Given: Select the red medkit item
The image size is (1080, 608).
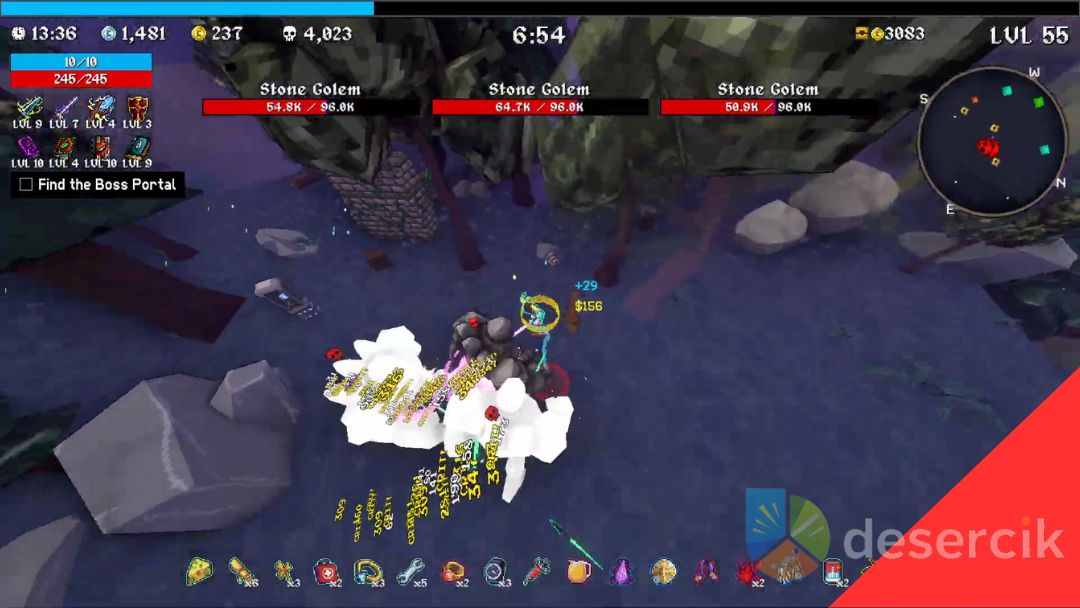Looking at the screenshot, I should pyautogui.click(x=325, y=571).
